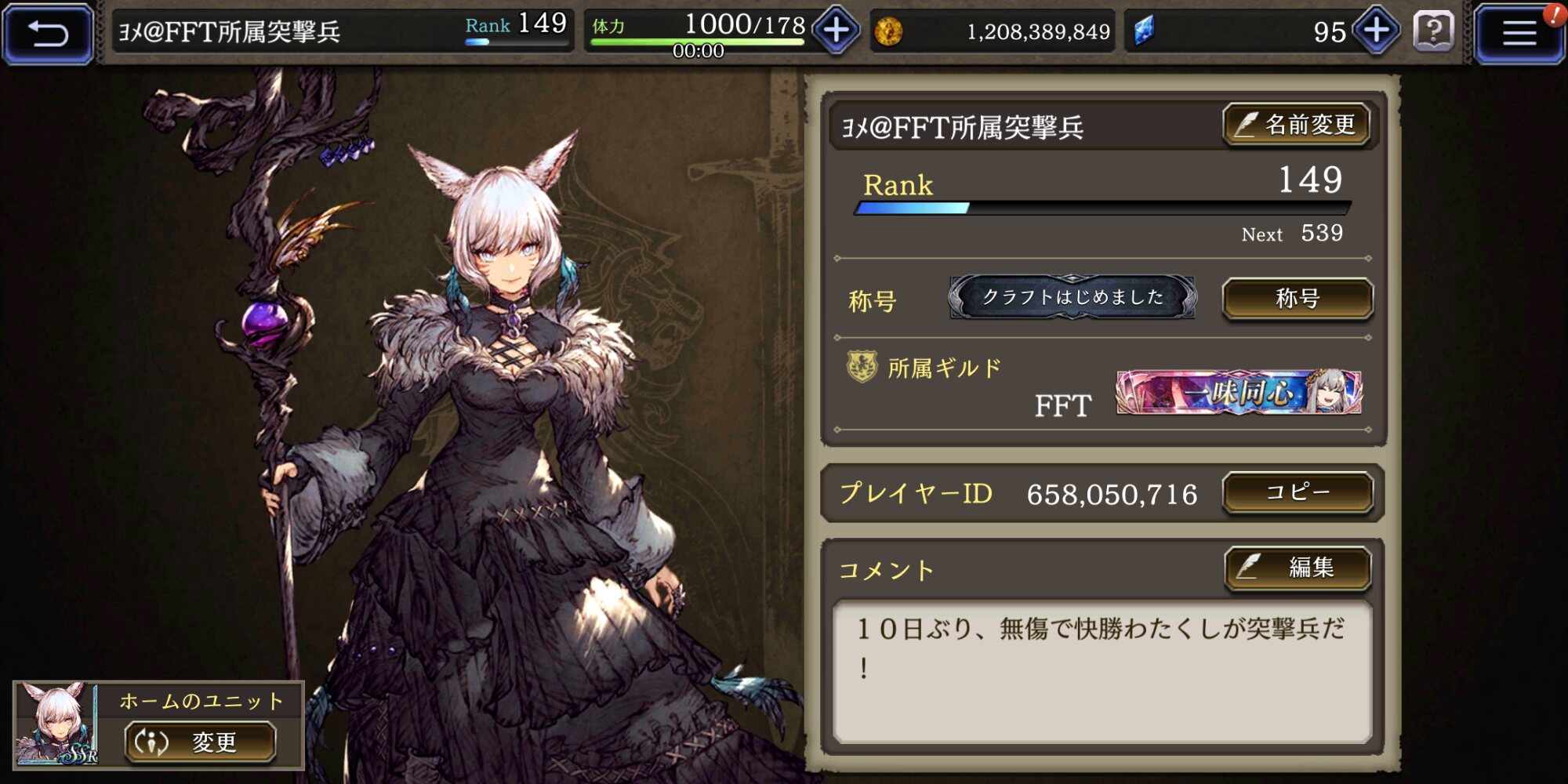Select the 一味同心 guild banner

[1239, 392]
